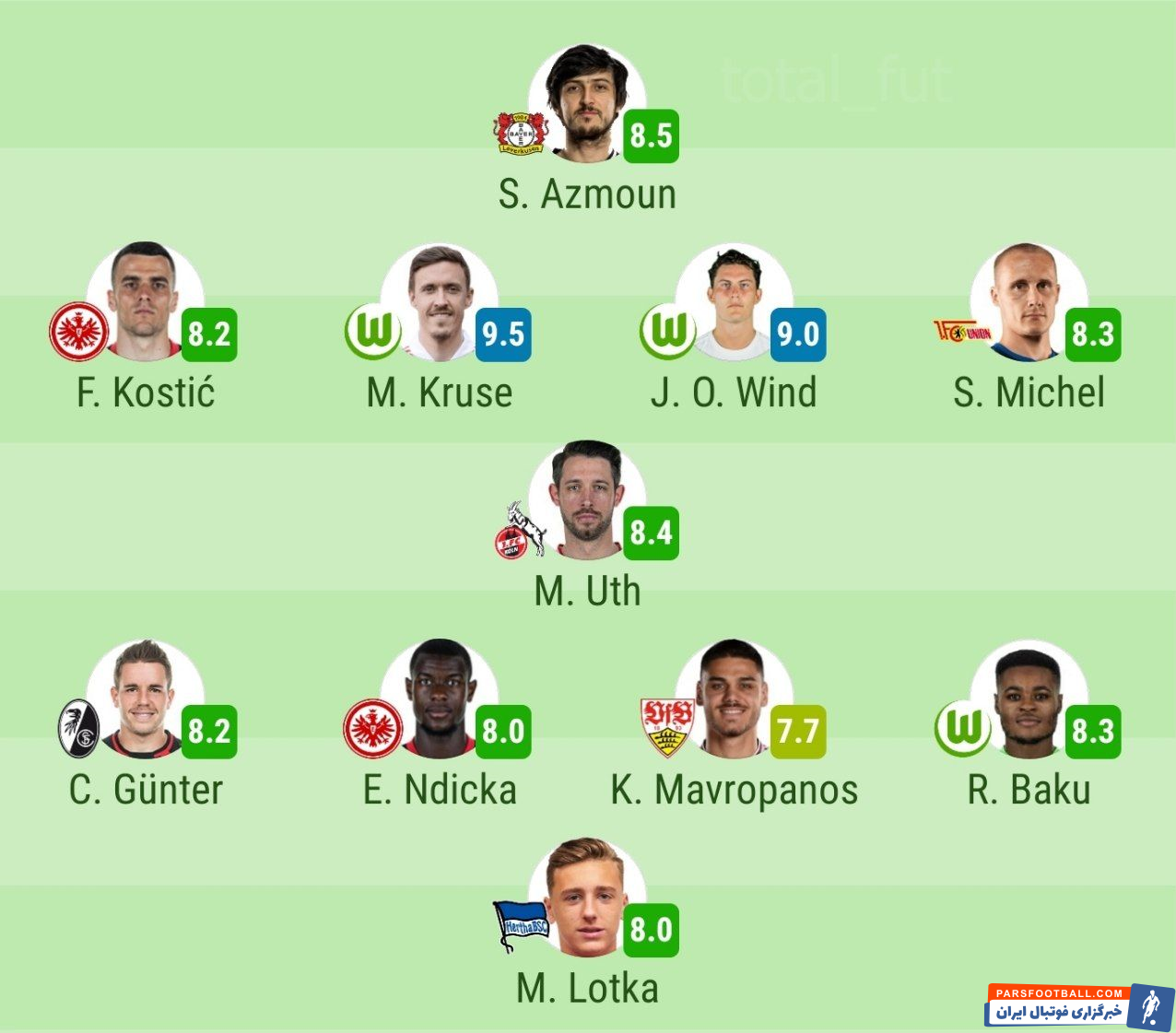Visit the ParsFootball.com watermark logo
1176x1033 pixels.
coord(1079,1005)
